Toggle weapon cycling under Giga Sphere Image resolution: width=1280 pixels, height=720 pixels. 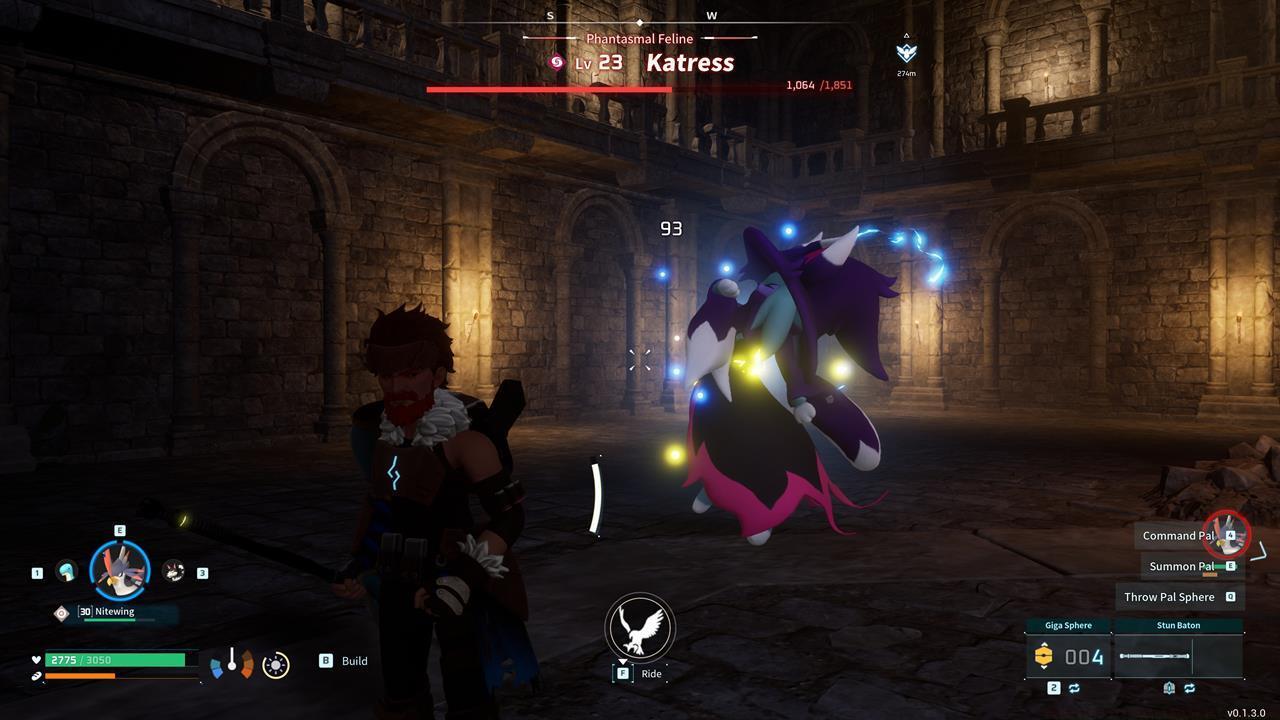1074,687
